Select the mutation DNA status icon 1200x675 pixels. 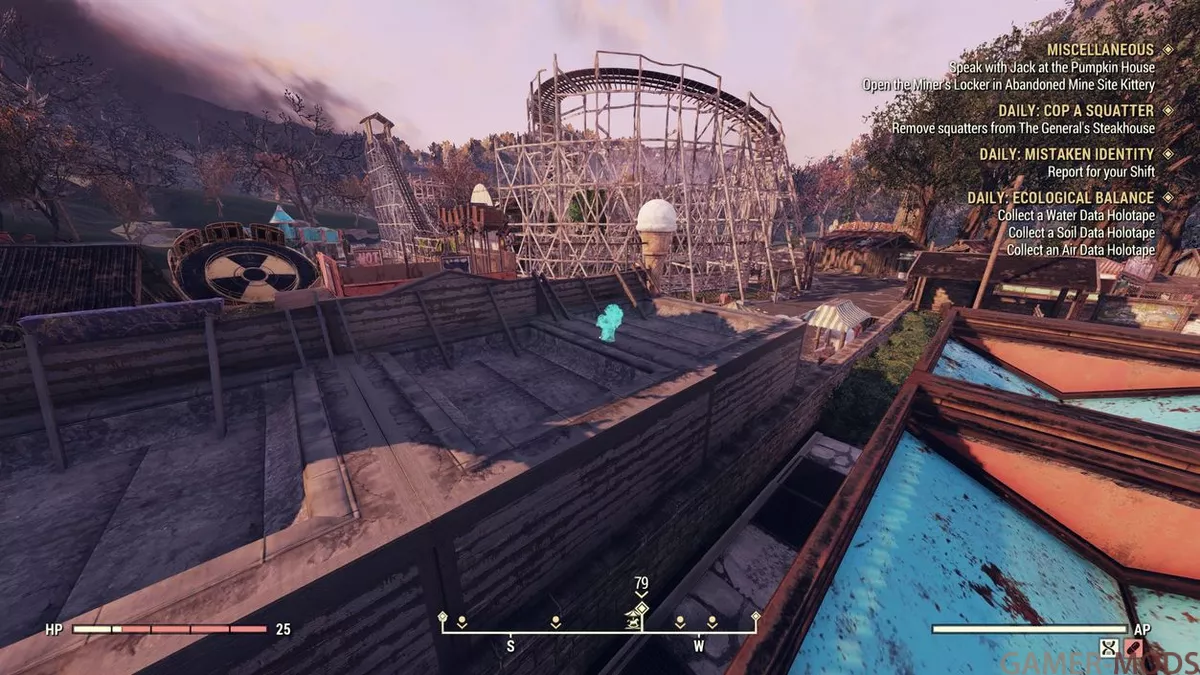click(x=1108, y=647)
